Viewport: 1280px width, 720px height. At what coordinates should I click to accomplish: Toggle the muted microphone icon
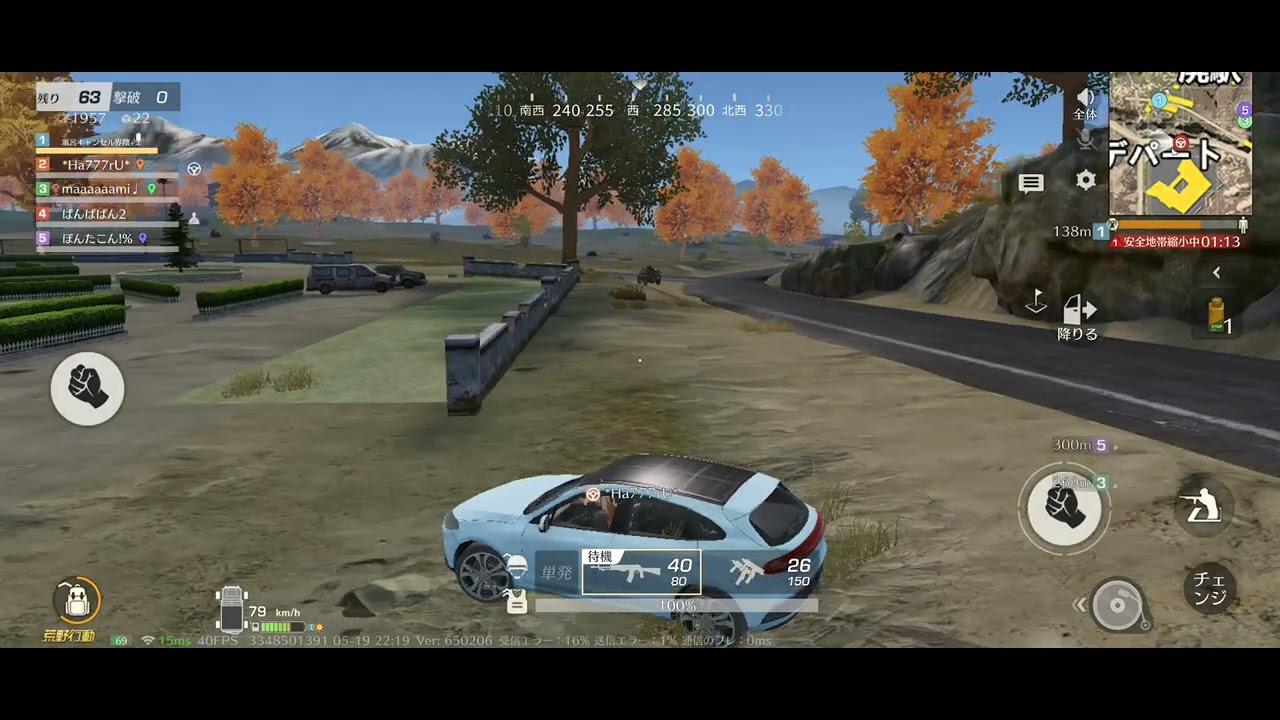(x=1086, y=140)
